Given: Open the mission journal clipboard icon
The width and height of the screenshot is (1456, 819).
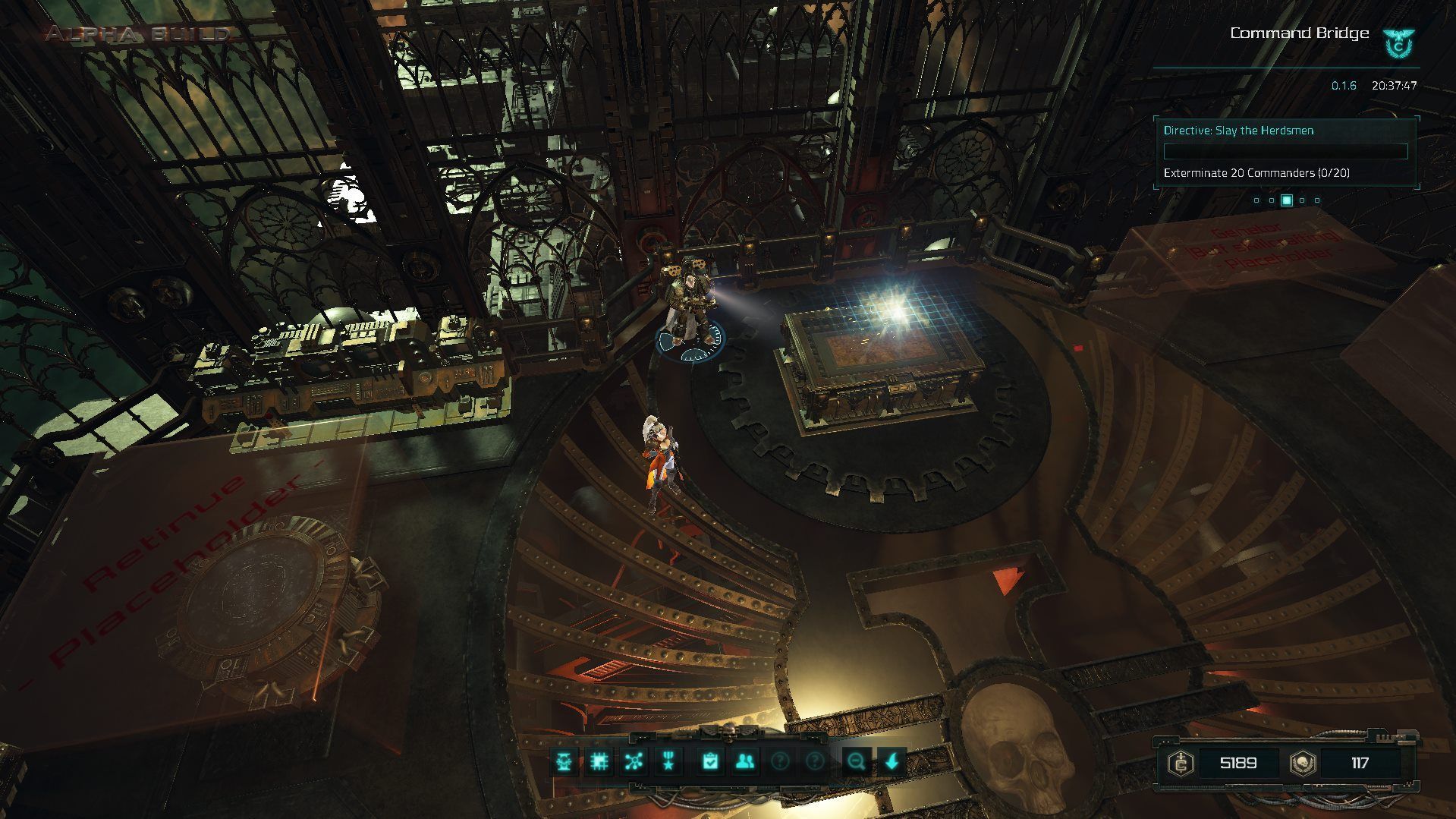Looking at the screenshot, I should click(709, 761).
